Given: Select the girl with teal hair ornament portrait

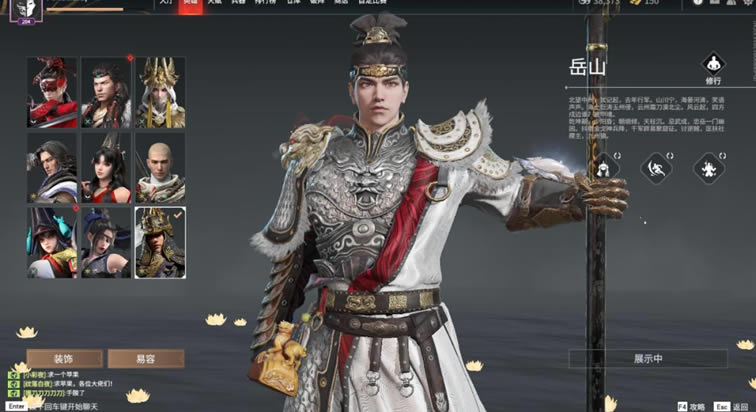Looking at the screenshot, I should [52, 242].
